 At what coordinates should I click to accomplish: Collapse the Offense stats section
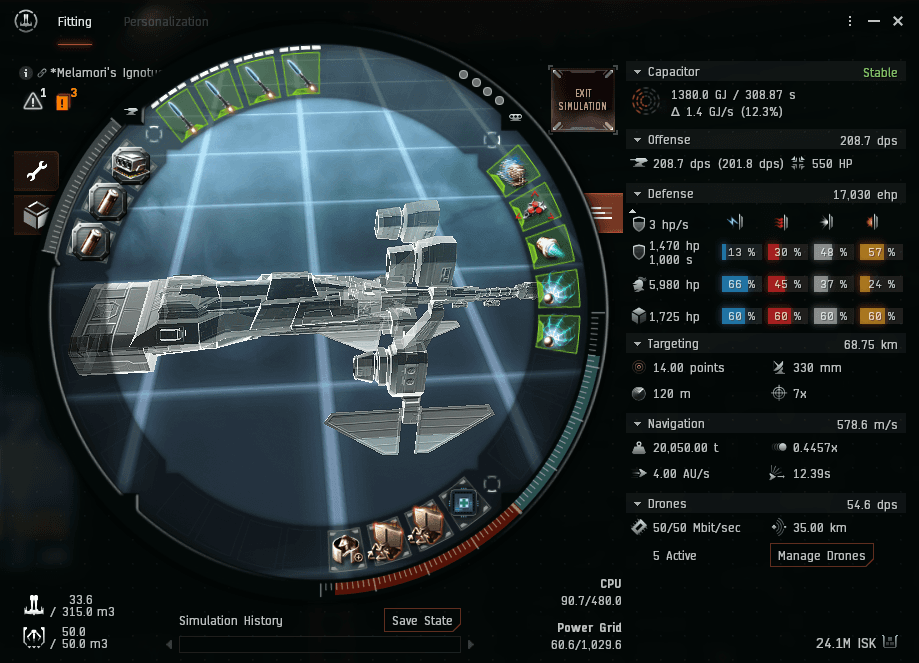pyautogui.click(x=637, y=140)
